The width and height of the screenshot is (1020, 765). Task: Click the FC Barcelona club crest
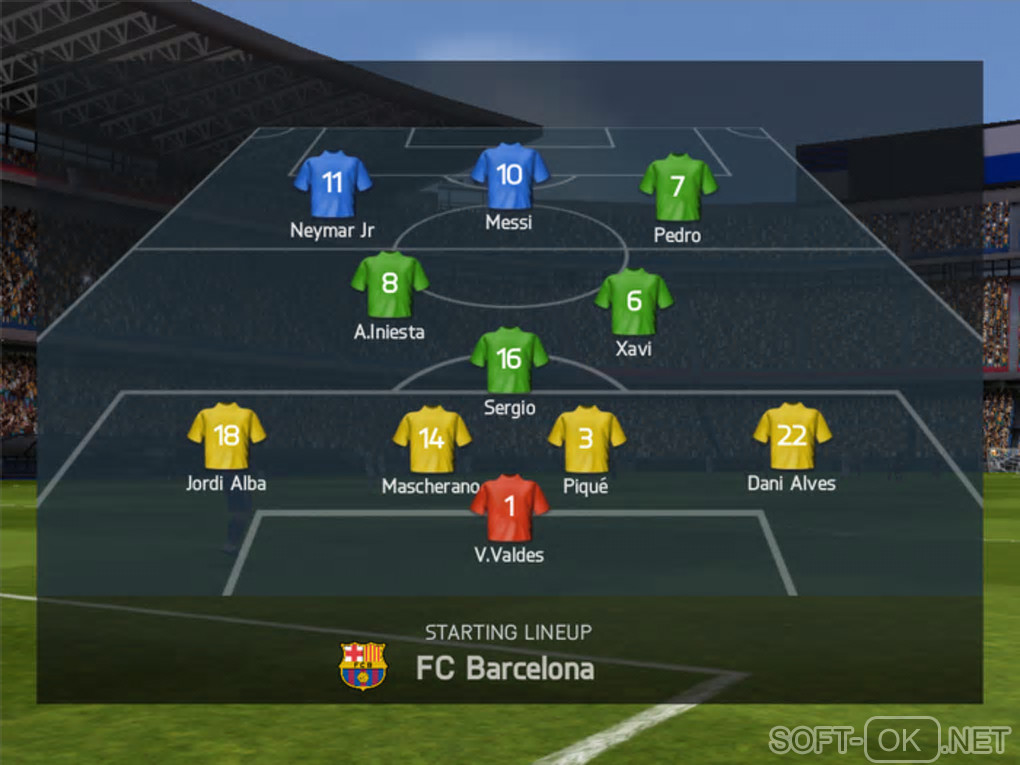click(x=363, y=666)
